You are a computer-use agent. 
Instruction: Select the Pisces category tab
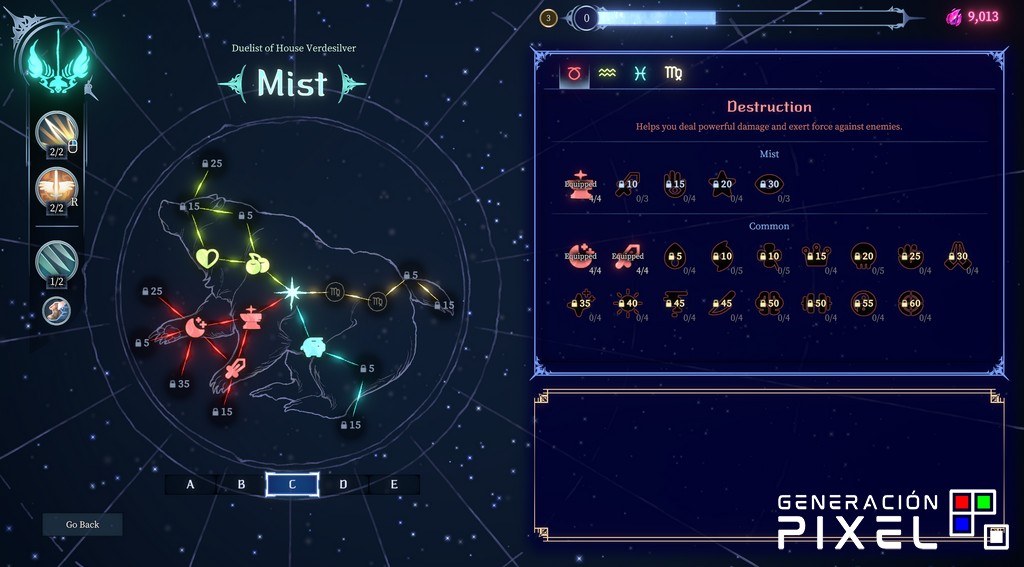pos(640,73)
